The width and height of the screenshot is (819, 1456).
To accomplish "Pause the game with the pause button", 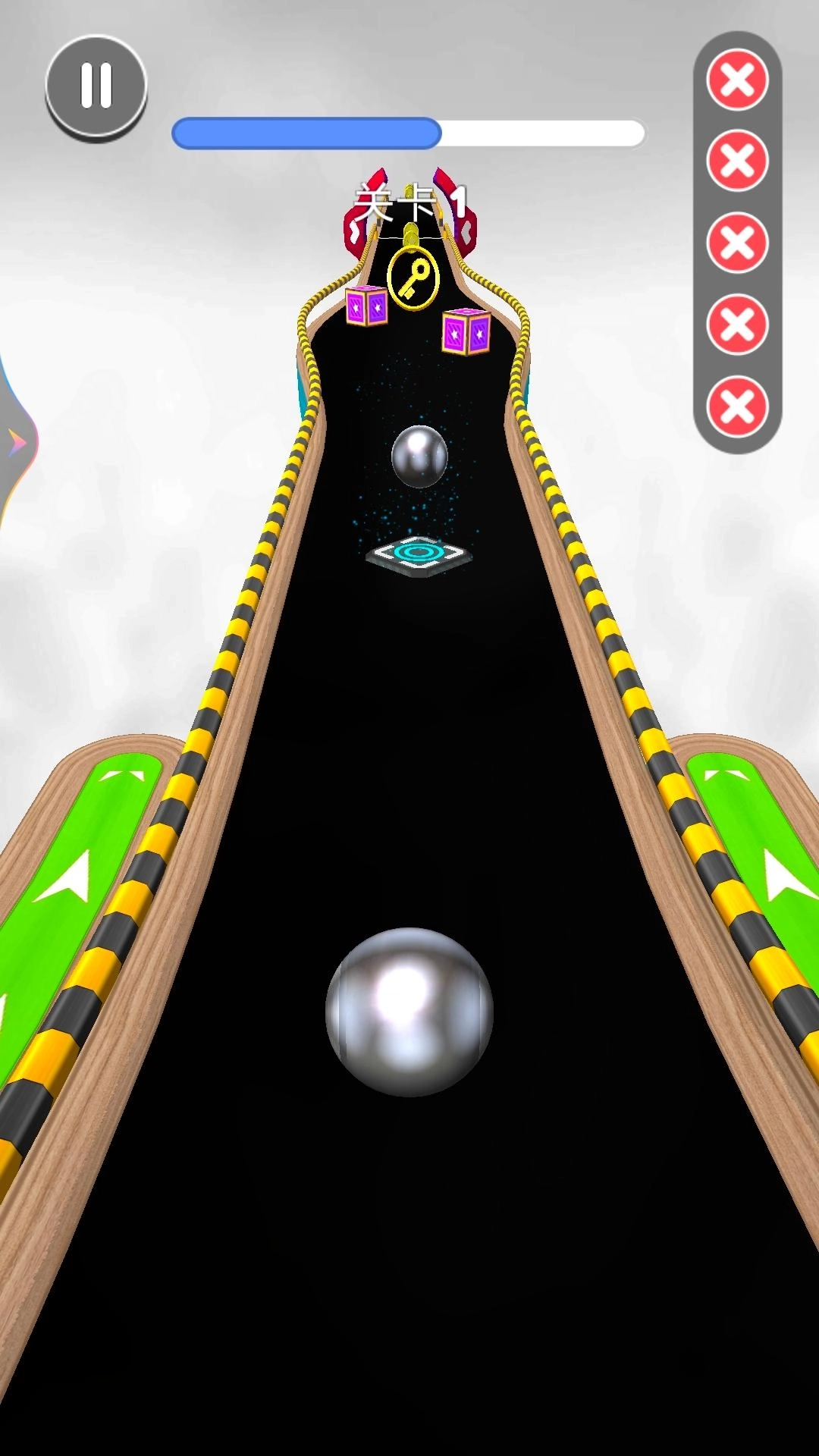I will pyautogui.click(x=96, y=85).
